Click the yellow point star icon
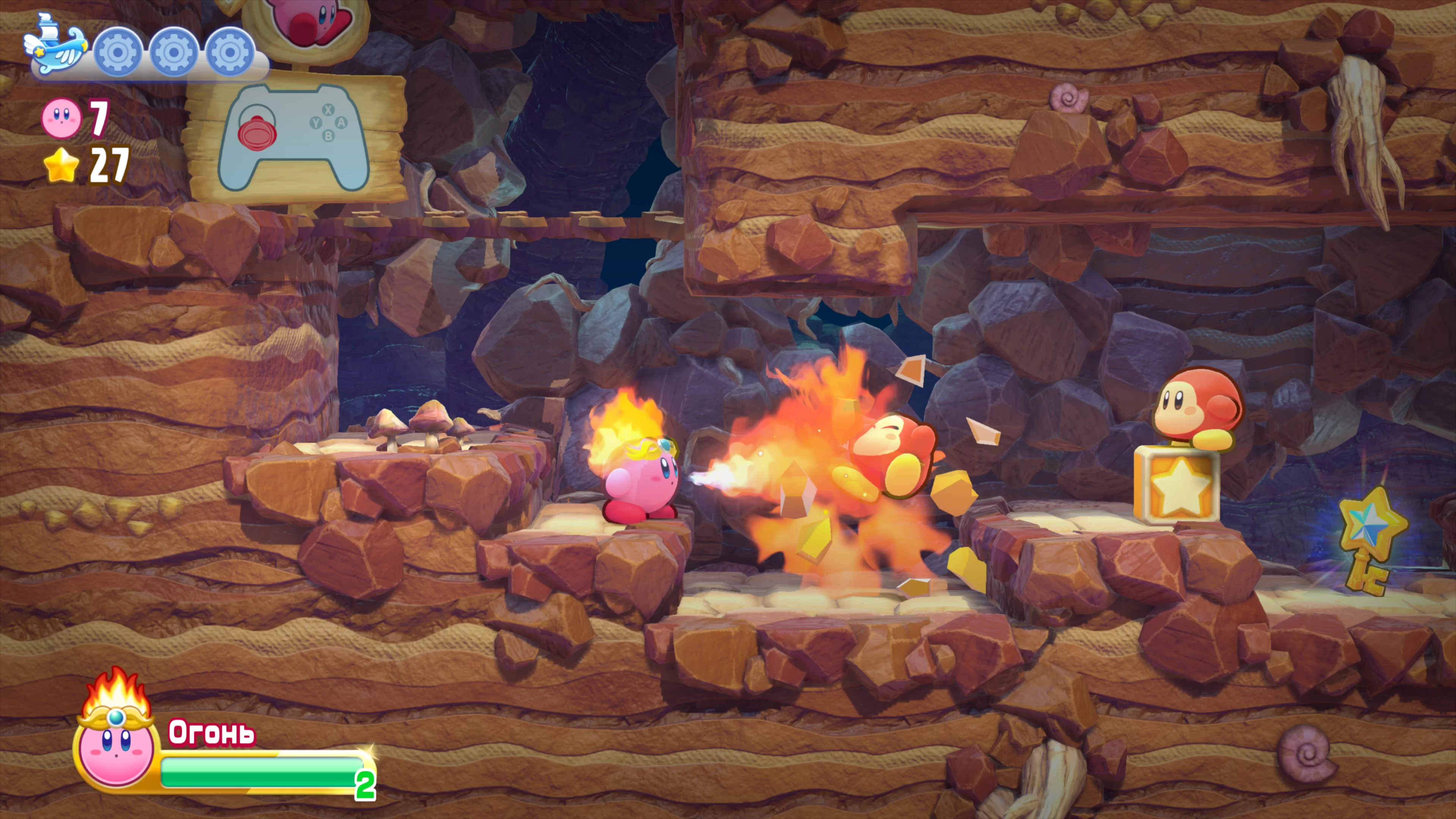 pyautogui.click(x=61, y=165)
